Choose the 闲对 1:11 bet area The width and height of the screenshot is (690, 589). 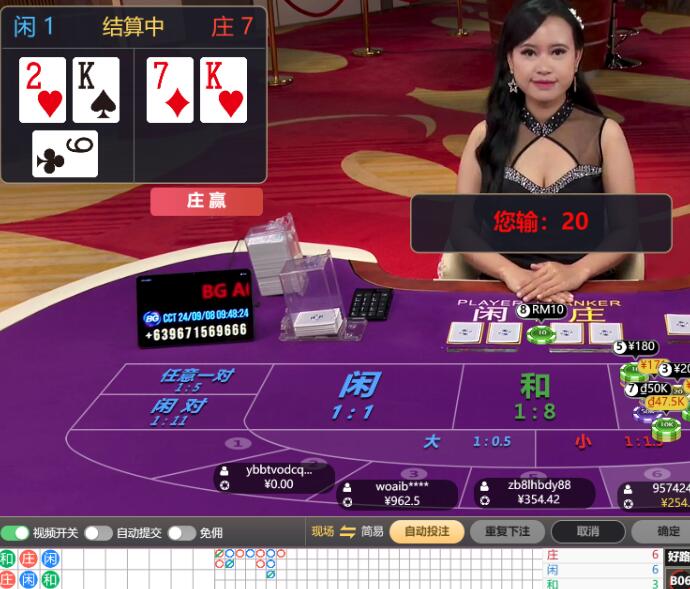coord(178,412)
